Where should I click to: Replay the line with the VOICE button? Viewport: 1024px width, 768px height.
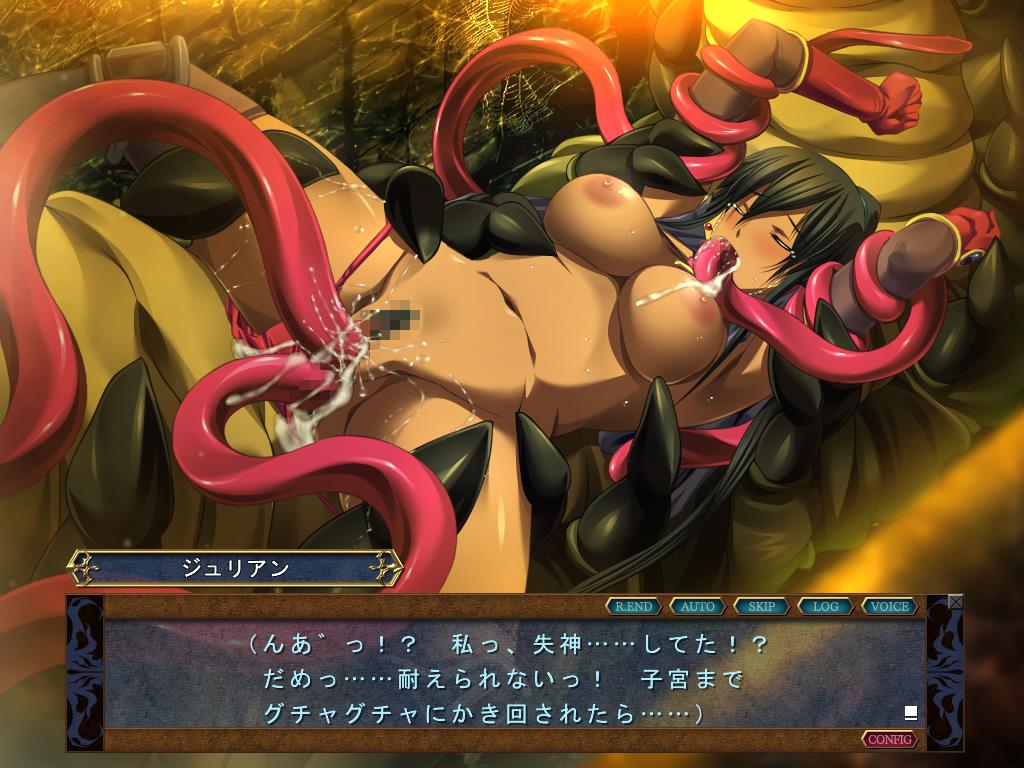tap(890, 606)
